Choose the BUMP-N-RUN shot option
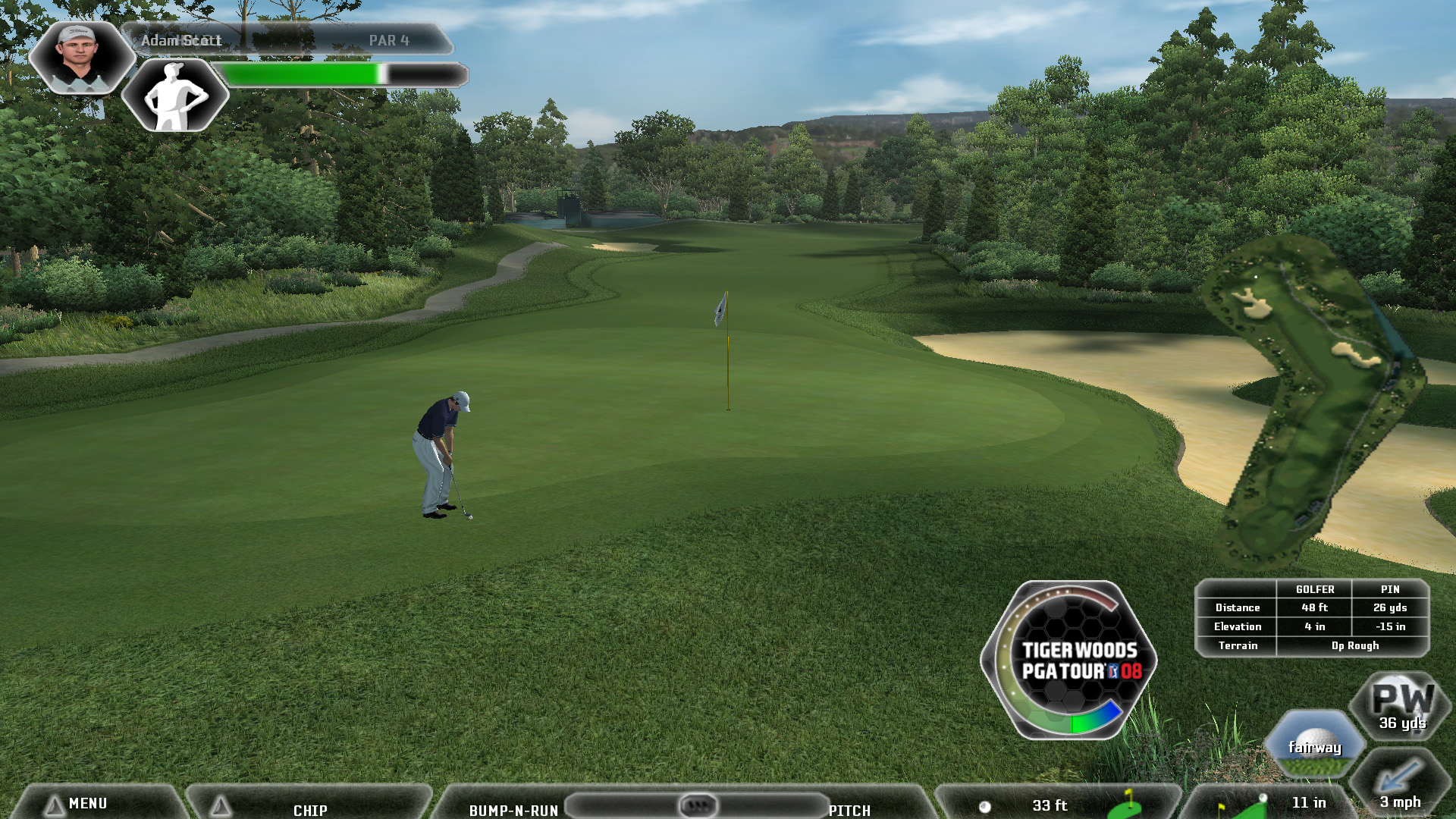Screen dimensions: 1456x819 click(513, 810)
